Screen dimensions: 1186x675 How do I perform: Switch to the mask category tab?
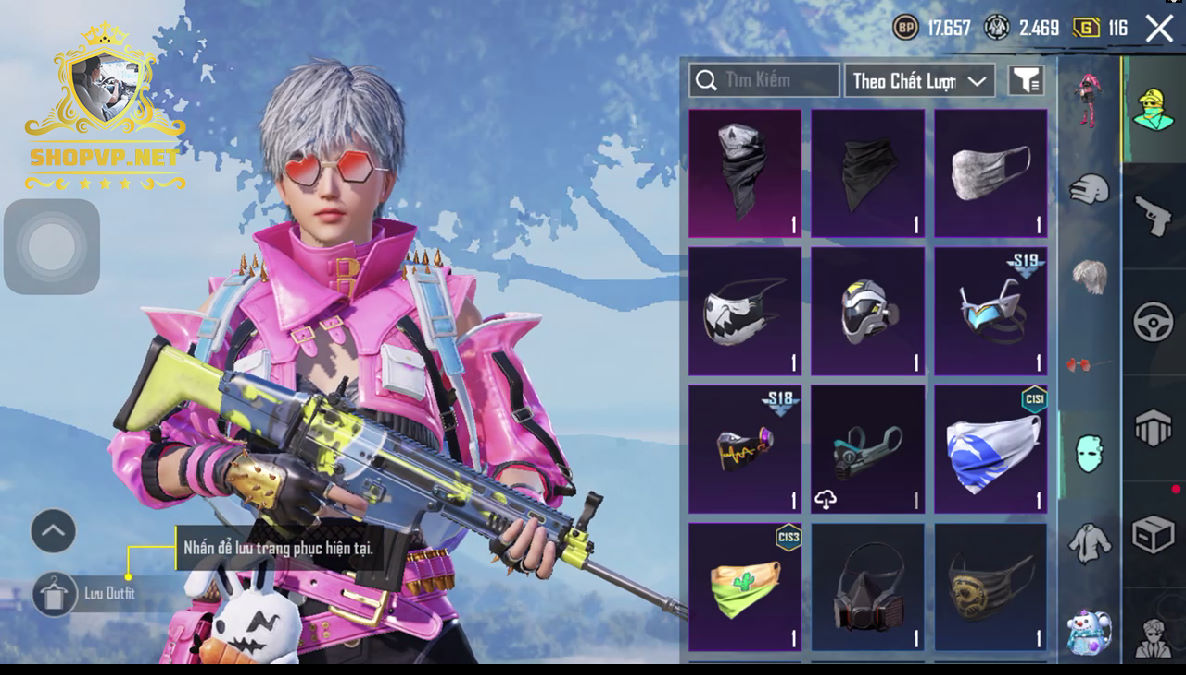[x=1089, y=453]
